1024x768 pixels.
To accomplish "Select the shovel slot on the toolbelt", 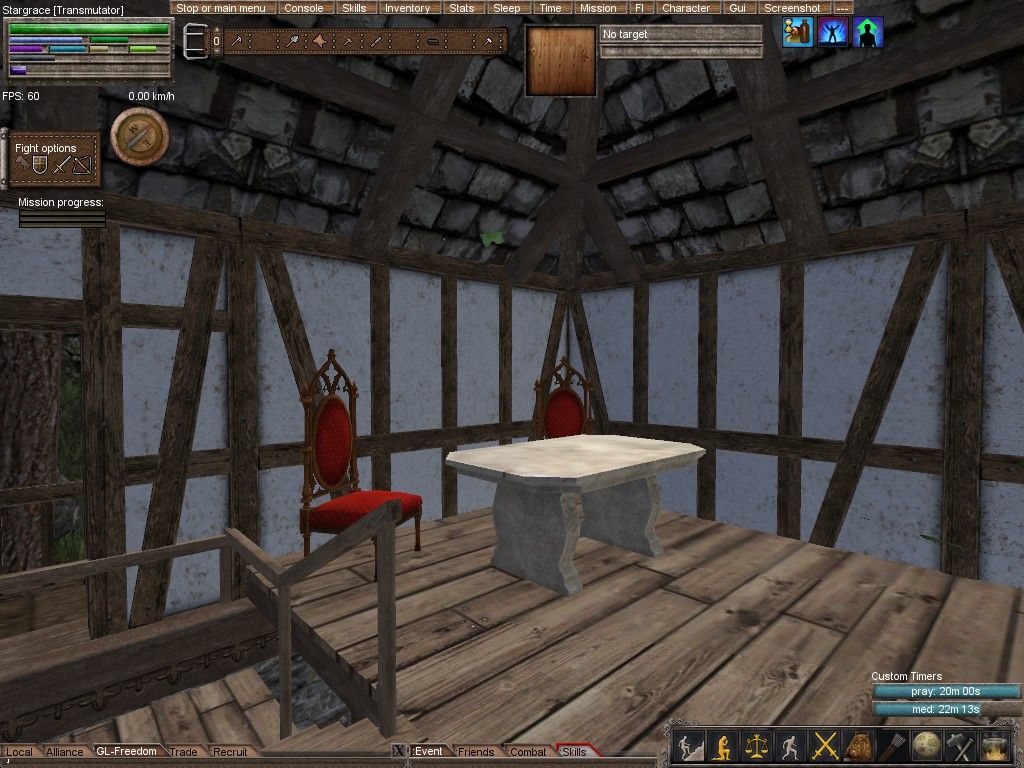I will coord(292,41).
